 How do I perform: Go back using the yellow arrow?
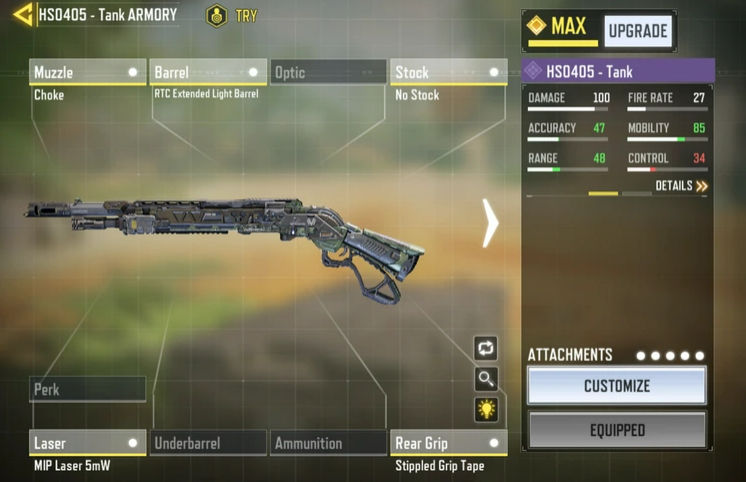pyautogui.click(x=22, y=15)
